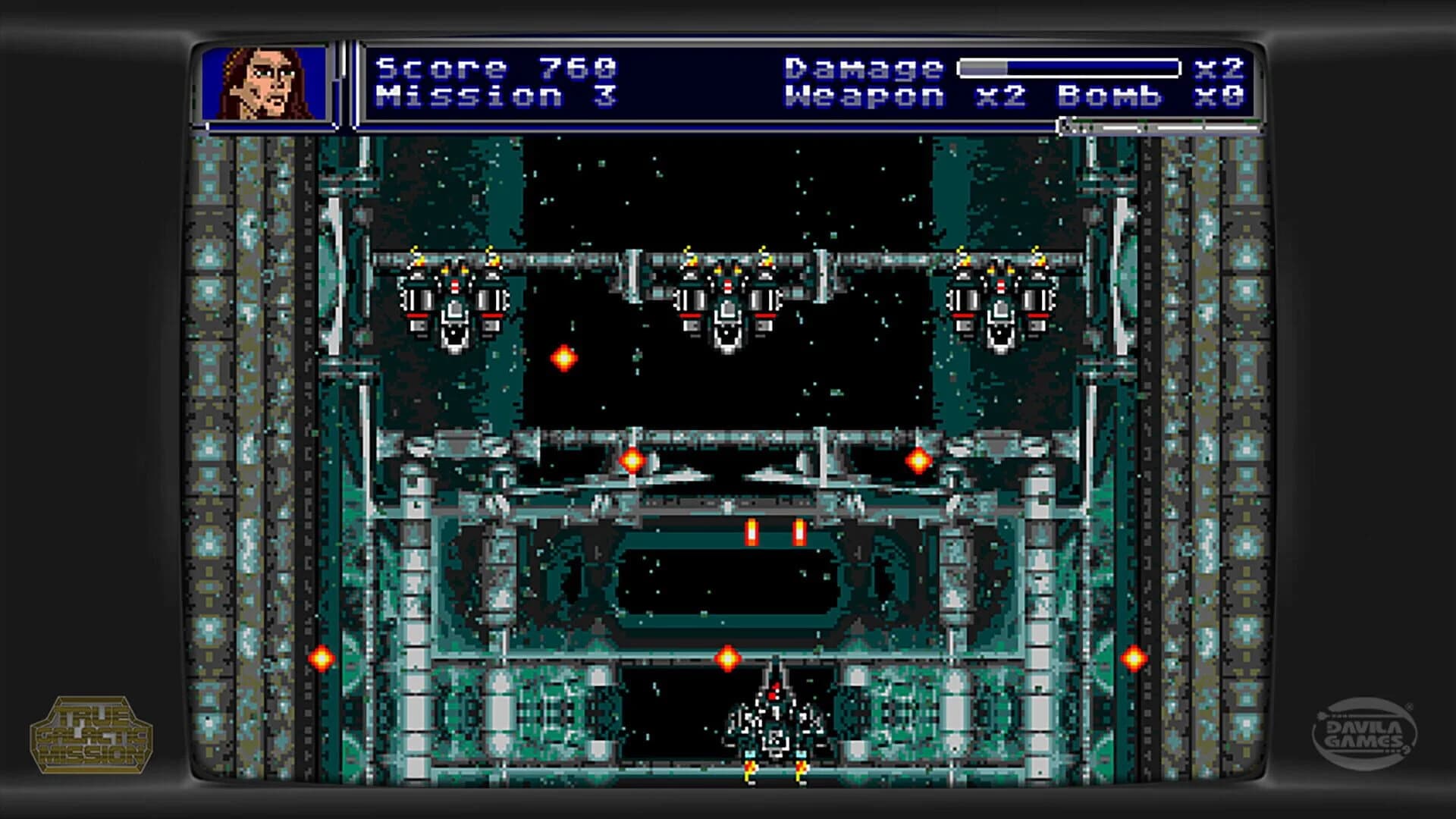The image size is (1456, 819).
Task: Open the Weapon status entry
Action: [864, 97]
